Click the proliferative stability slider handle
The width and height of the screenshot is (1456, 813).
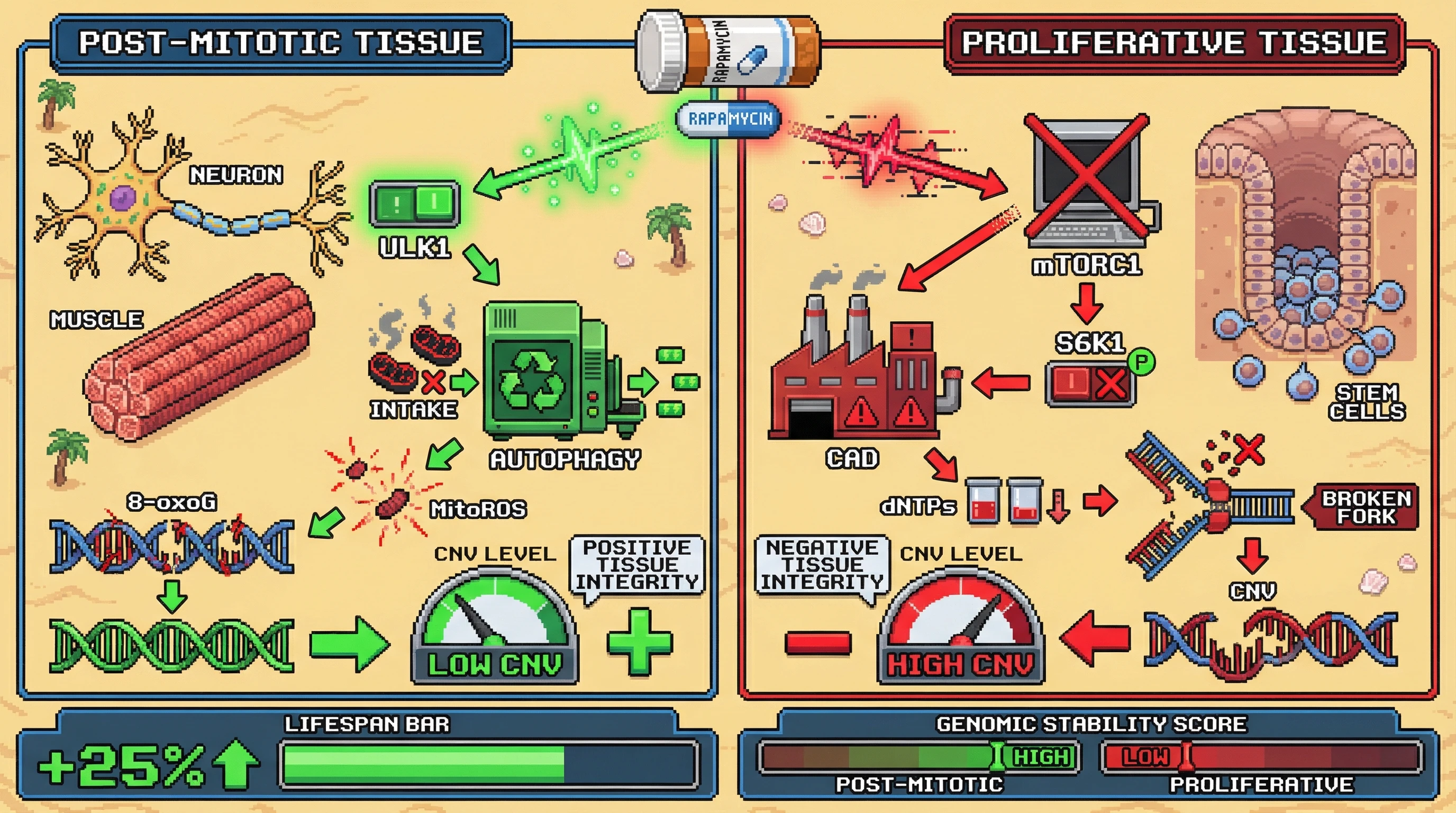point(1187,756)
